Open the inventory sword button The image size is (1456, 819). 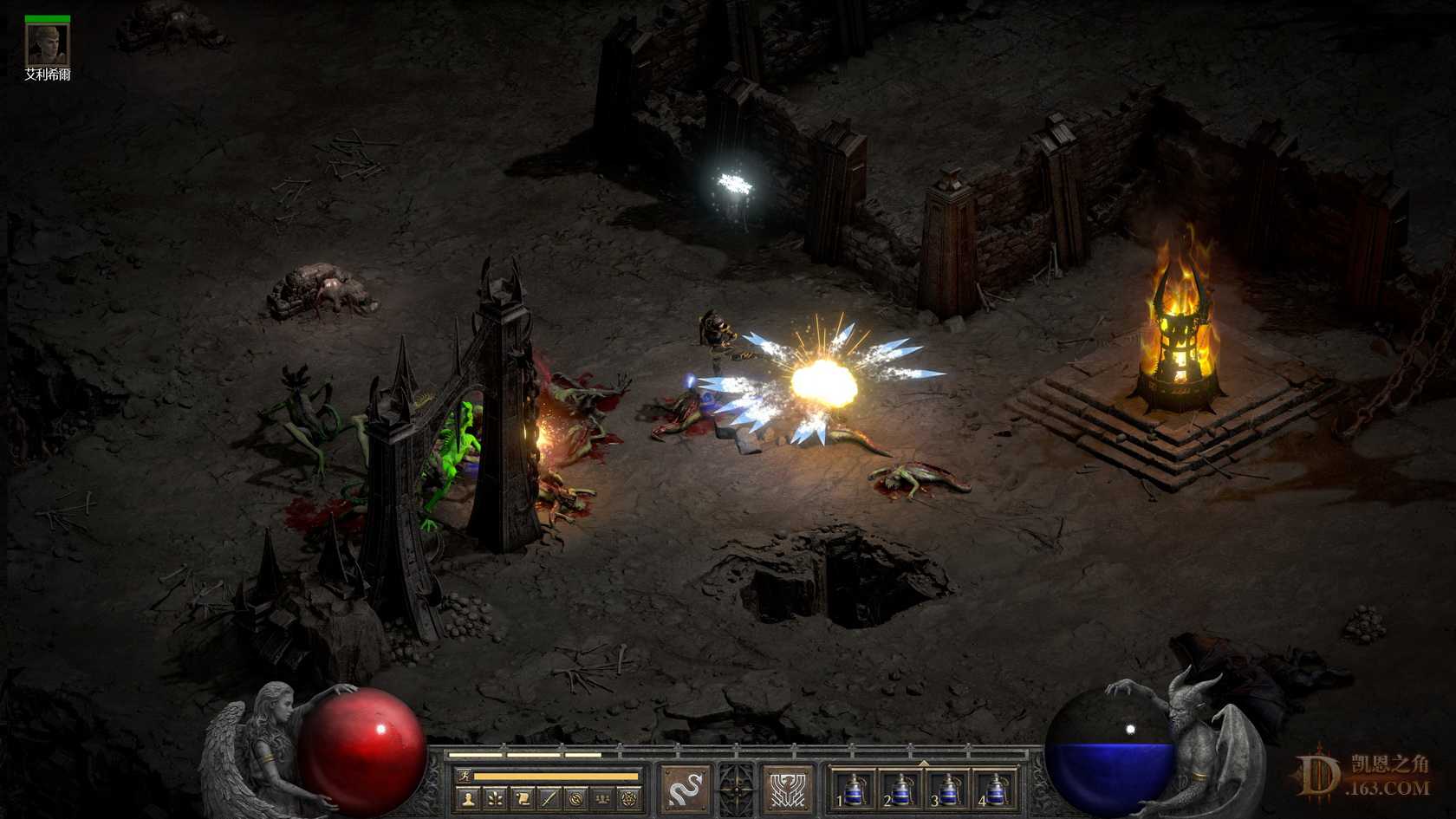point(549,799)
